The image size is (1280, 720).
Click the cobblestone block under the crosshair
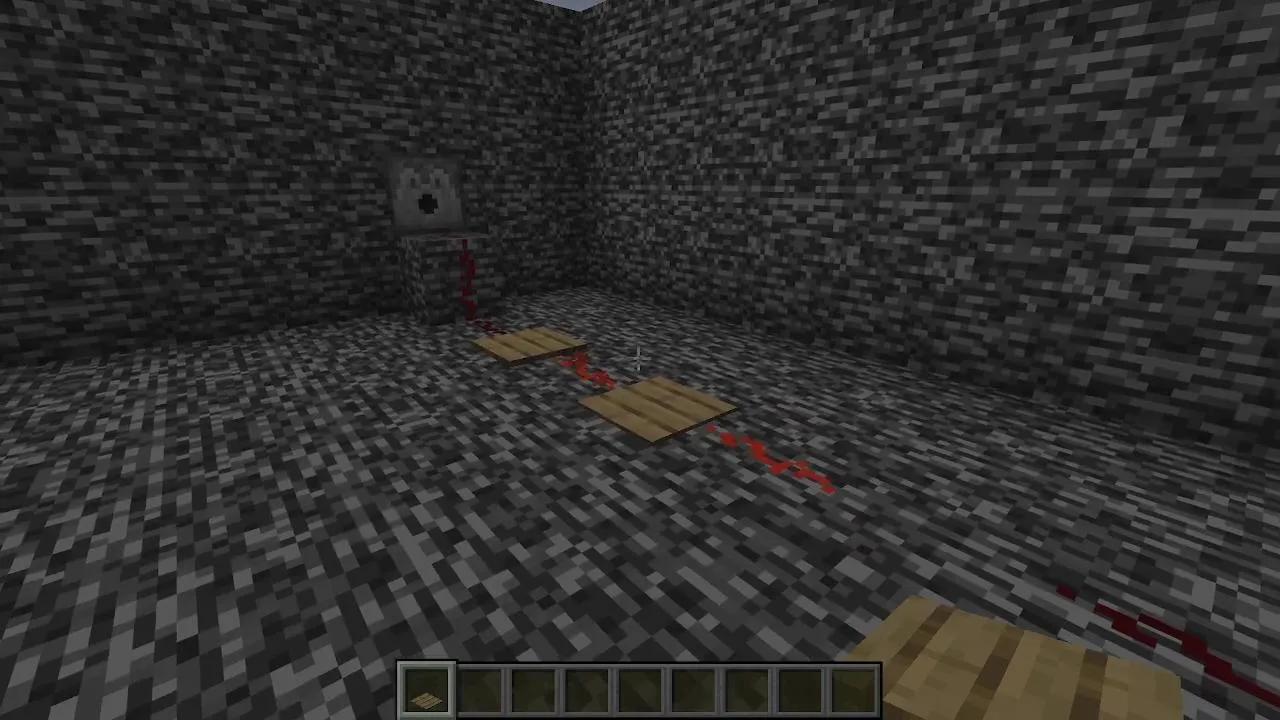pos(640,360)
